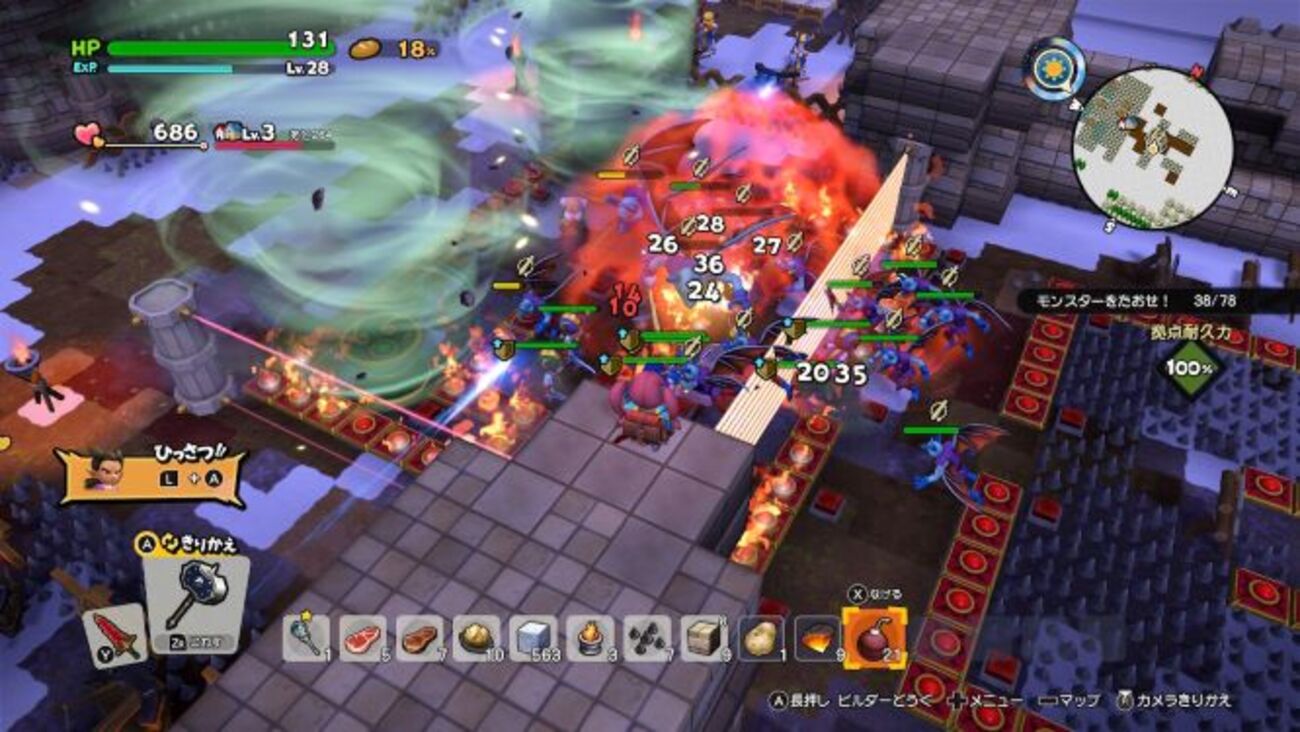Image resolution: width=1300 pixels, height=732 pixels.
Task: Choose the cooked meat hotbar slot
Action: (x=419, y=637)
